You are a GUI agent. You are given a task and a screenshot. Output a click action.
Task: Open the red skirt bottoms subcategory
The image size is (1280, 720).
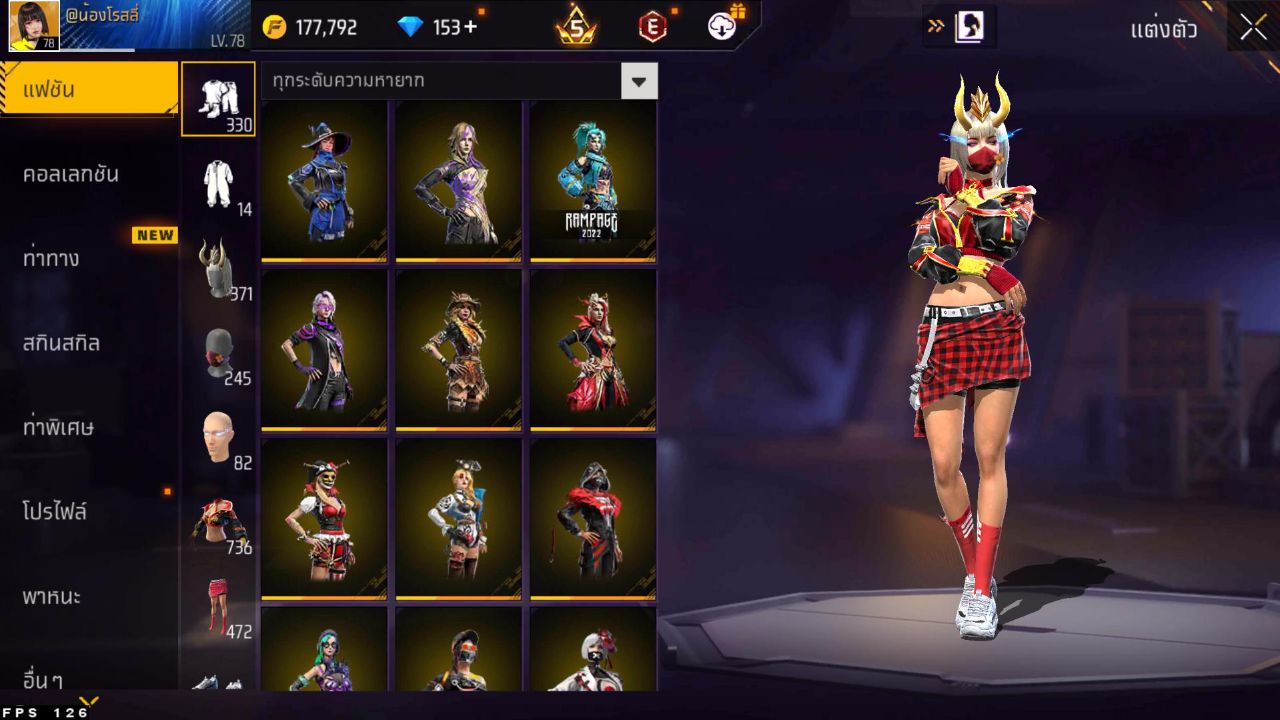(218, 606)
